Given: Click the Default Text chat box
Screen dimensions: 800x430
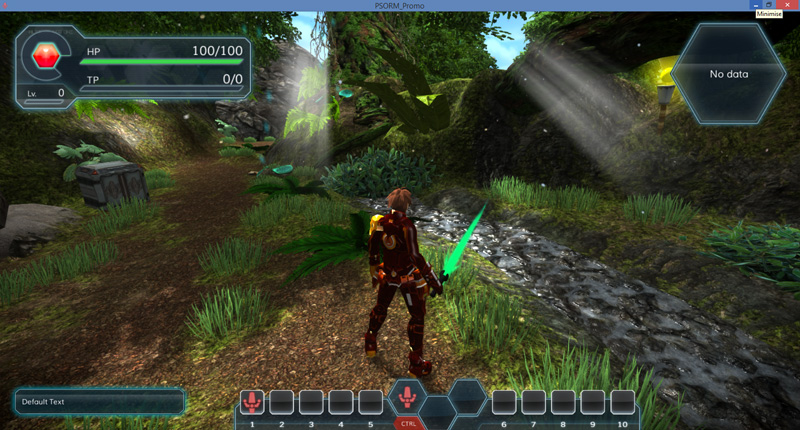Looking at the screenshot, I should pyautogui.click(x=100, y=402).
